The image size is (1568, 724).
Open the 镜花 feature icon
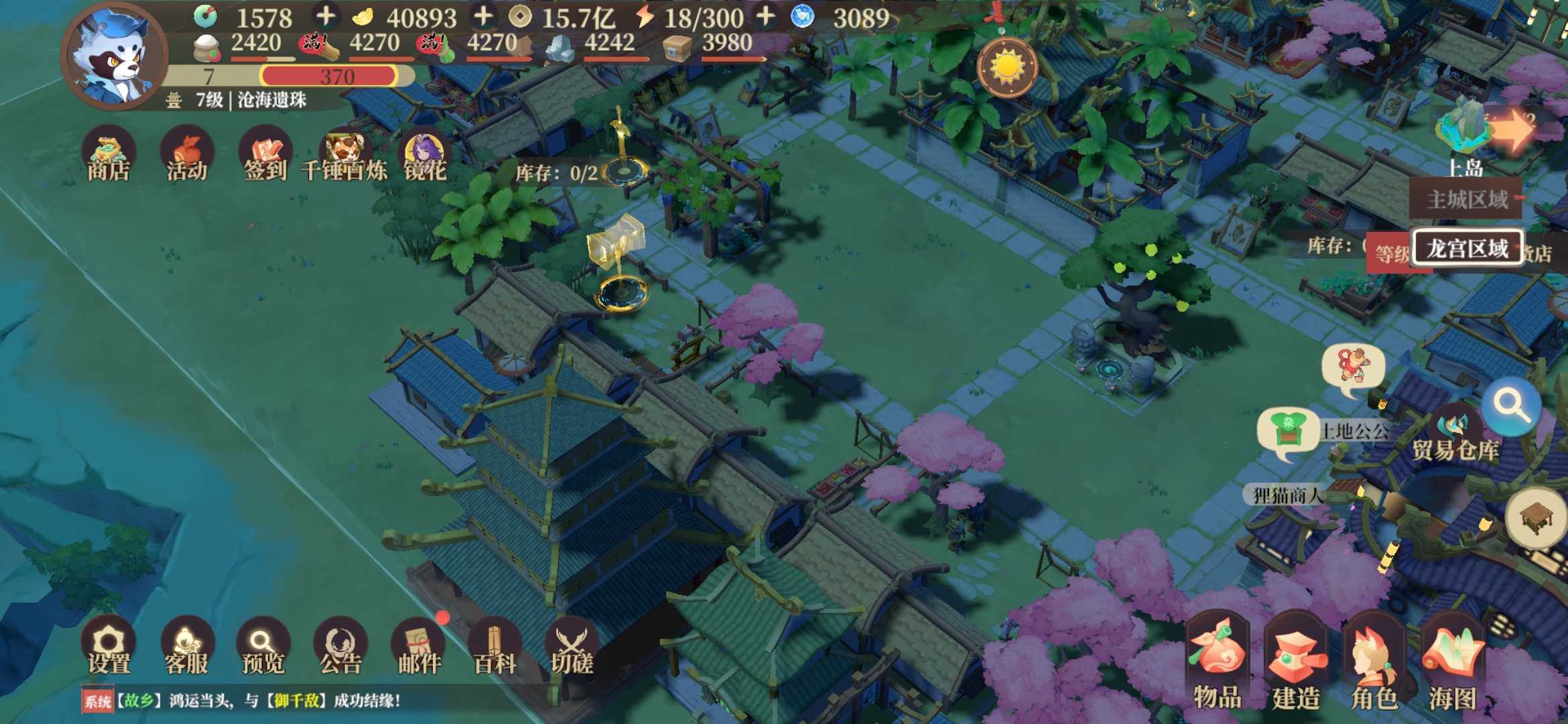424,155
